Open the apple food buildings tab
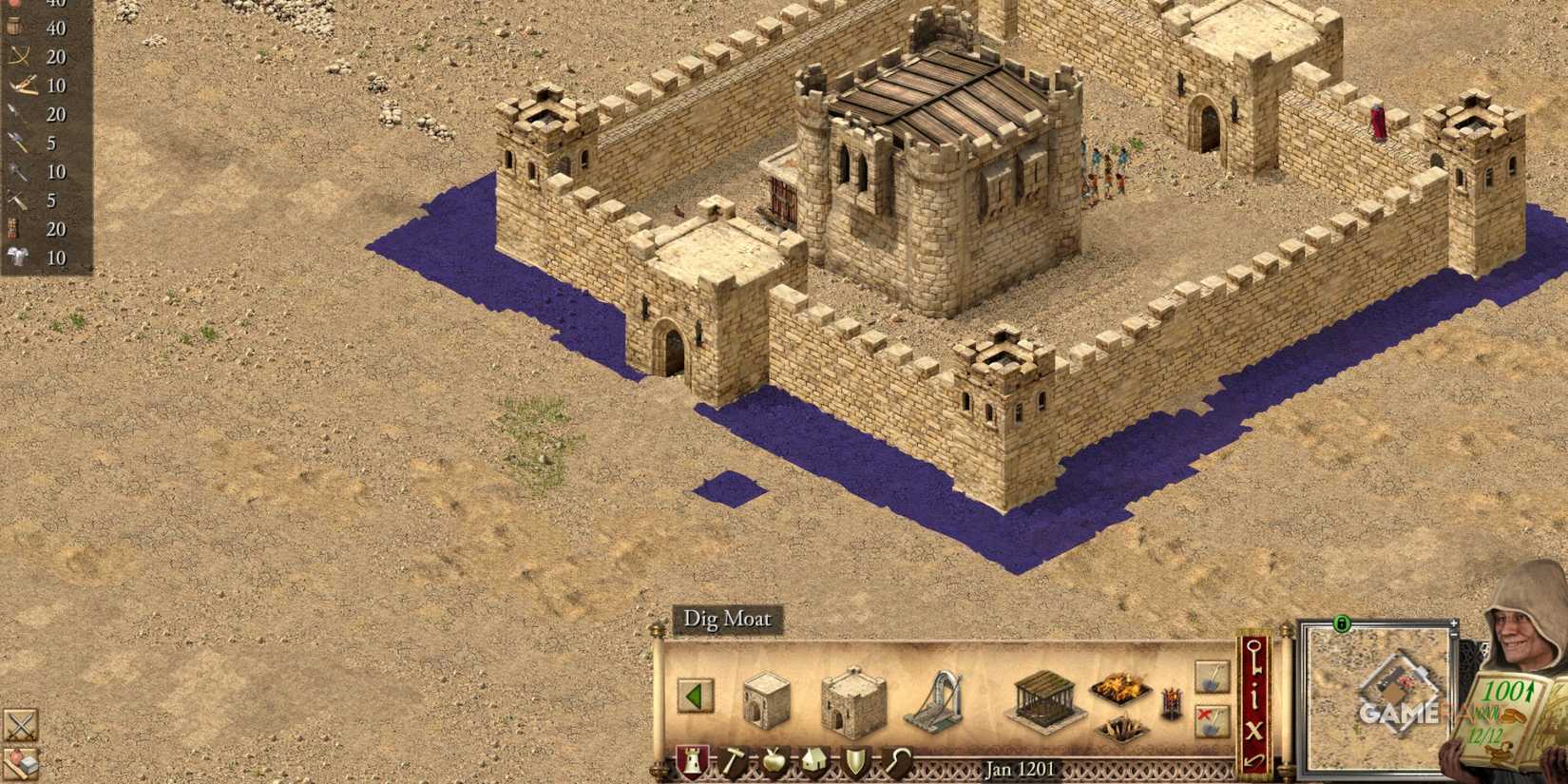 (x=774, y=761)
